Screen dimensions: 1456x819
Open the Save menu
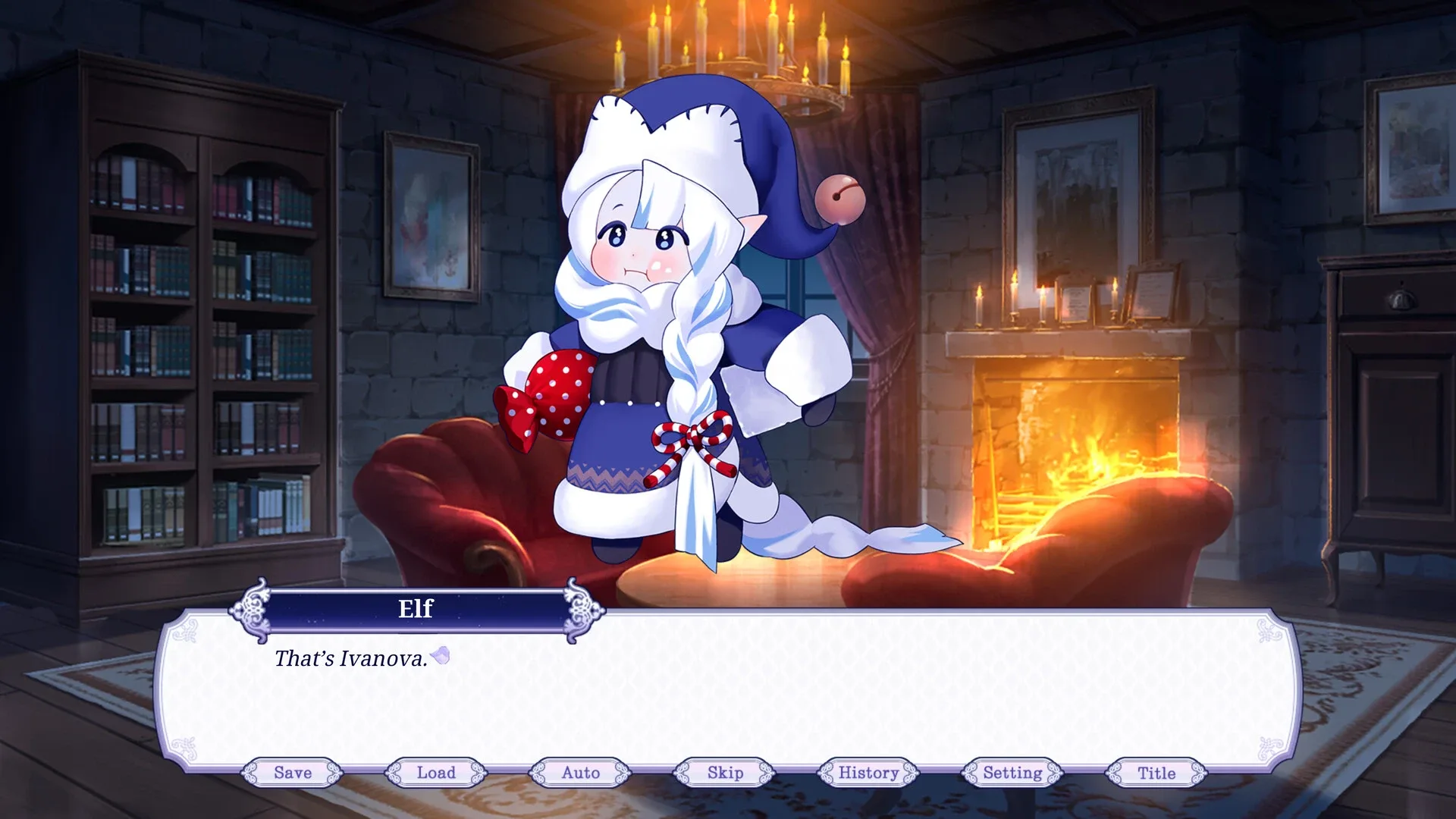point(294,773)
